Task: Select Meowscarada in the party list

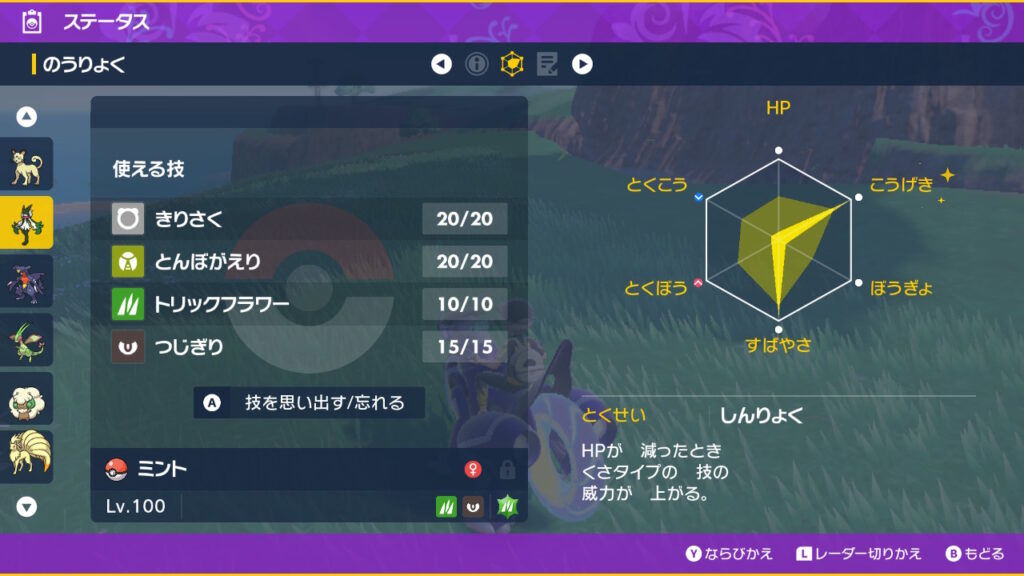Action: [26, 223]
